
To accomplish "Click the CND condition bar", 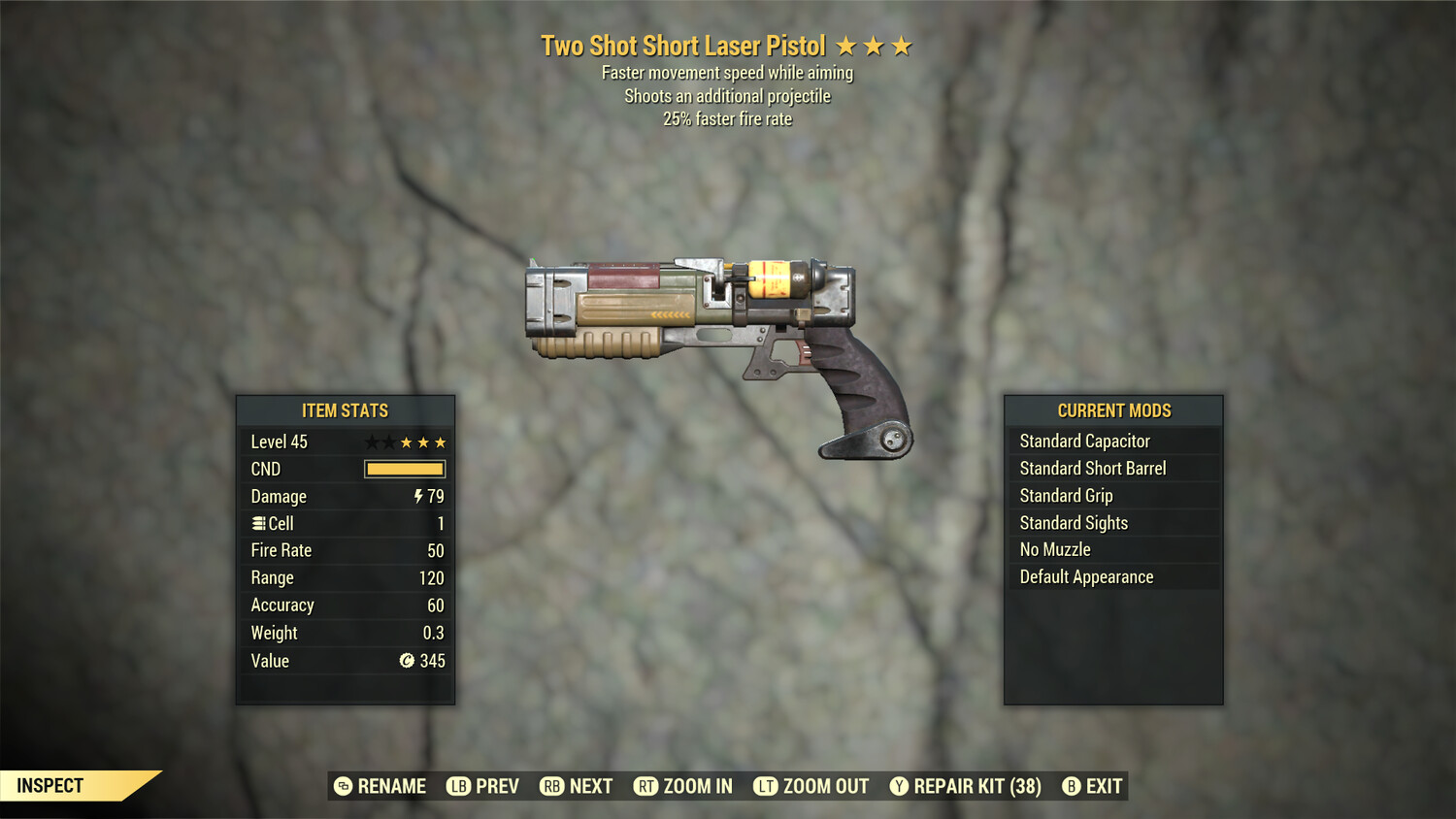I will pos(403,469).
